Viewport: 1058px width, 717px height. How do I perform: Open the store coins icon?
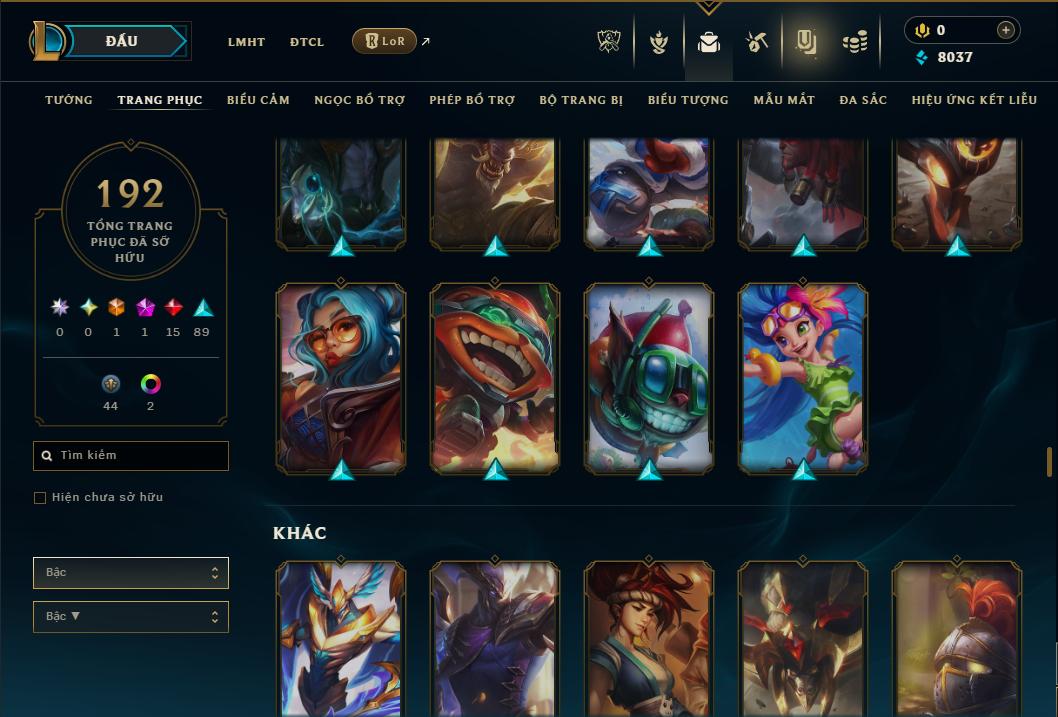click(x=854, y=42)
